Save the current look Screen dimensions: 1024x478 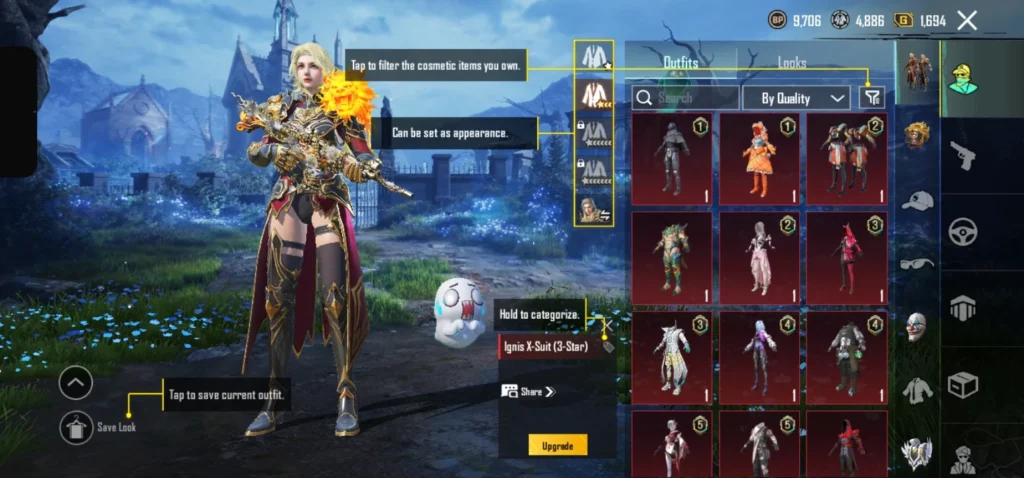click(x=74, y=426)
